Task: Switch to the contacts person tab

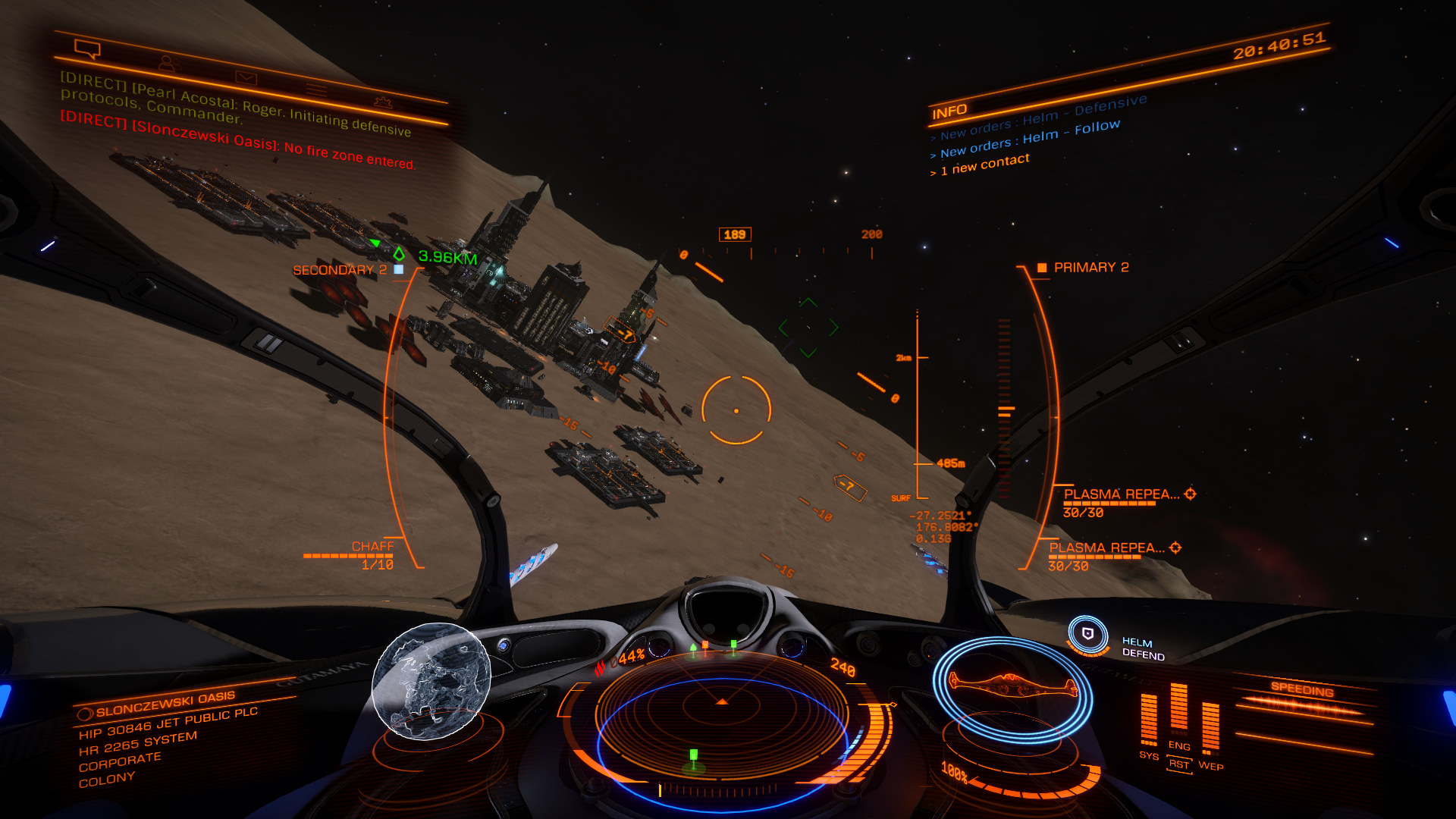Action: pos(167,64)
